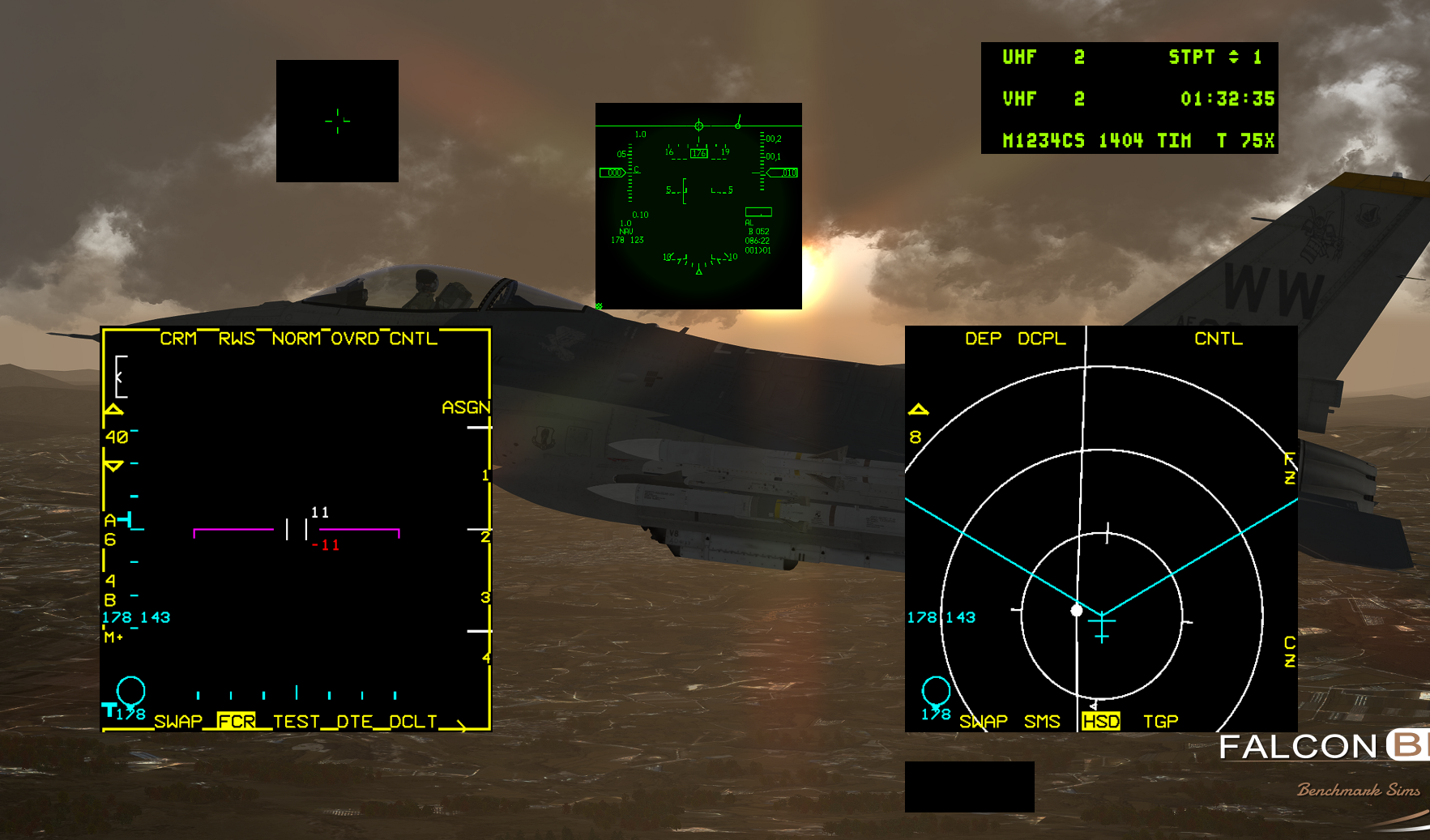Open the TEST page on left MFD
This screenshot has width=1430, height=840.
[297, 721]
